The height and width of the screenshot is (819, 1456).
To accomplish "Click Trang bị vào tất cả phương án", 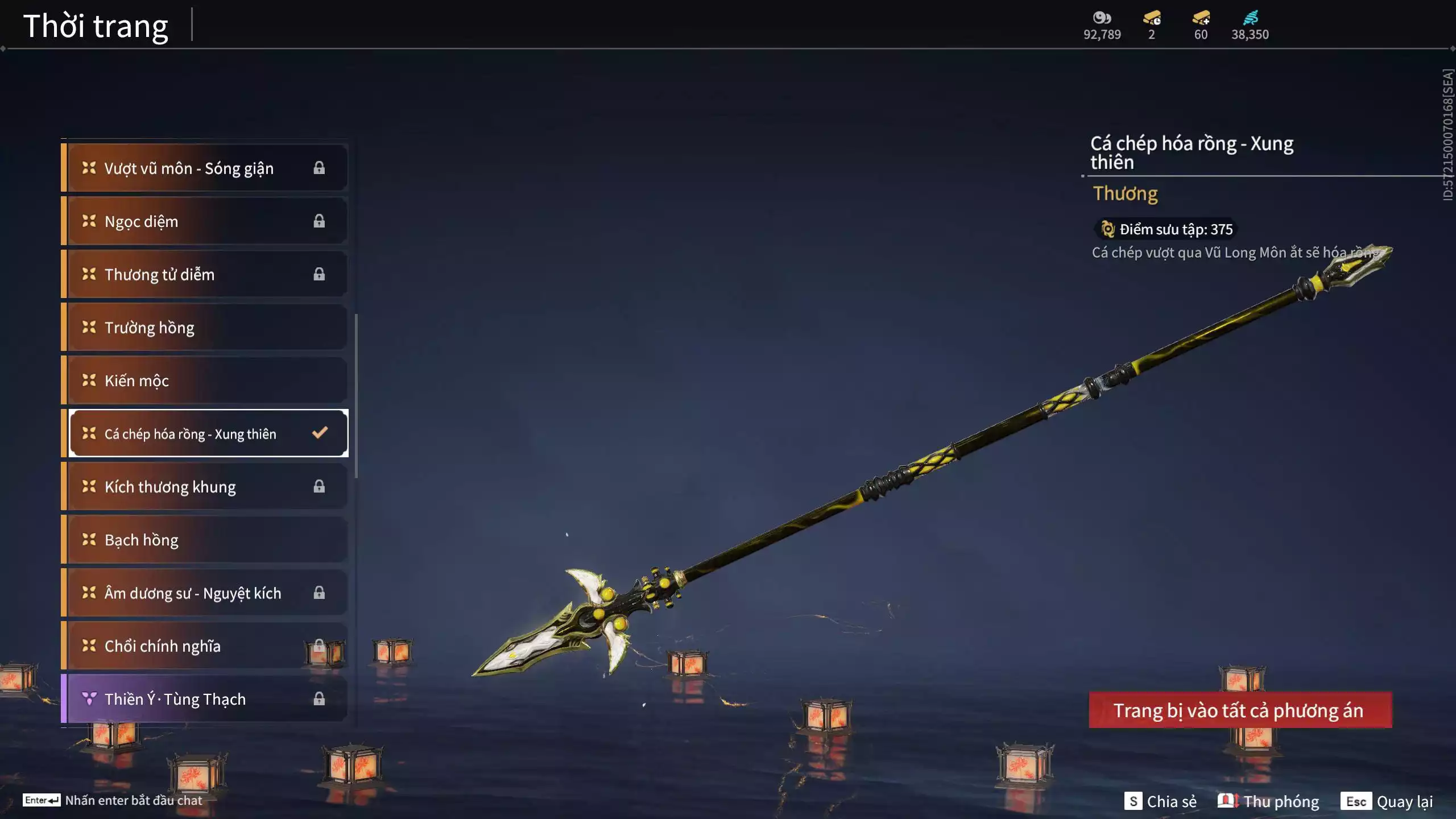I will pos(1240,710).
